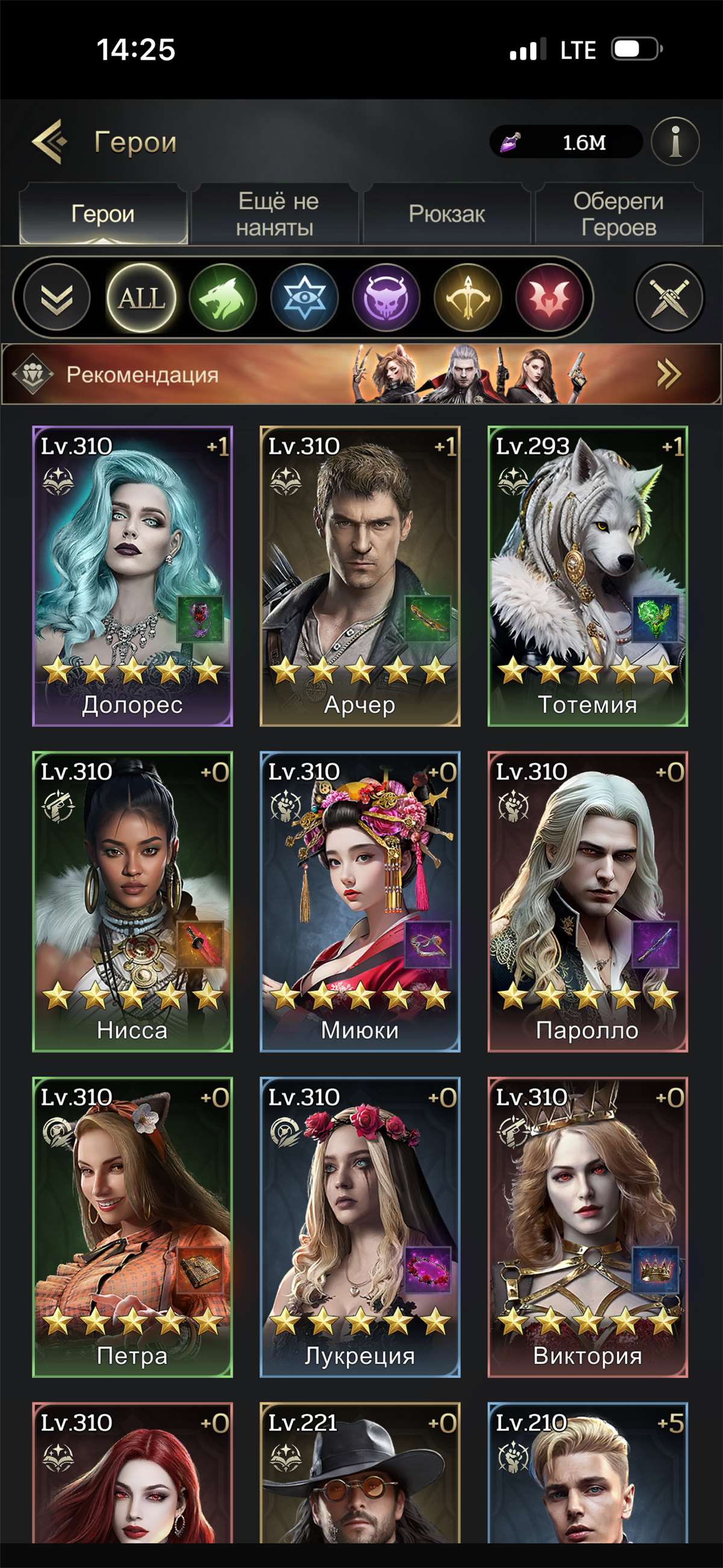
Task: Open the Виктория hero card
Action: click(x=588, y=1227)
